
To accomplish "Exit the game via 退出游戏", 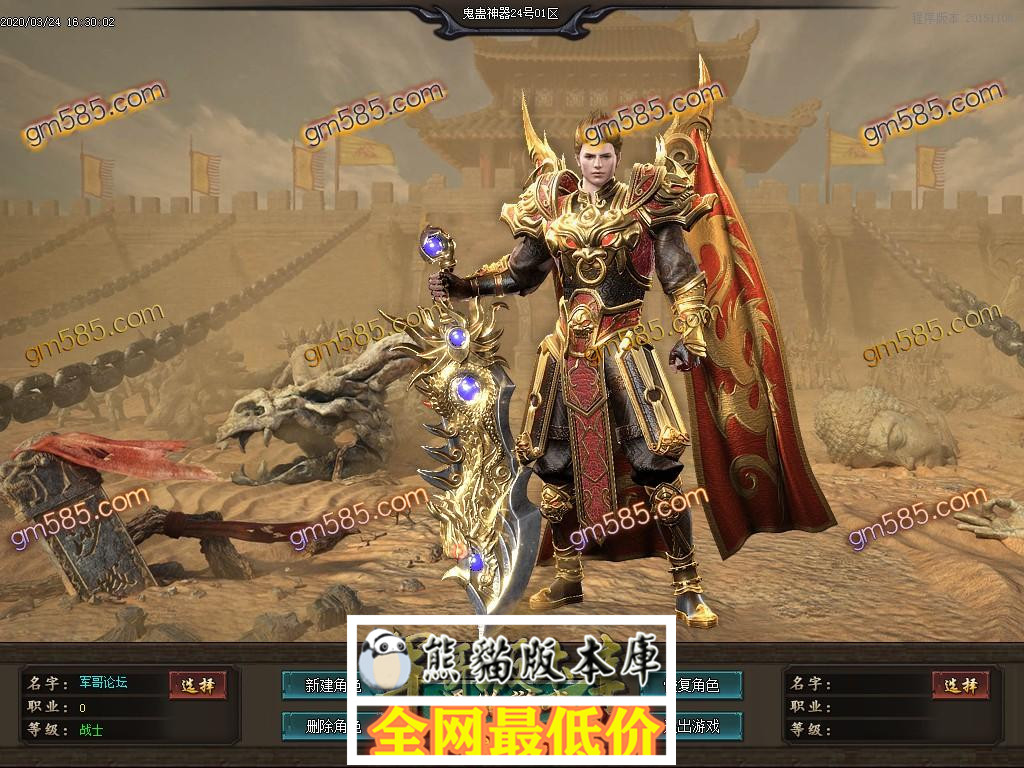I will pos(708,726).
